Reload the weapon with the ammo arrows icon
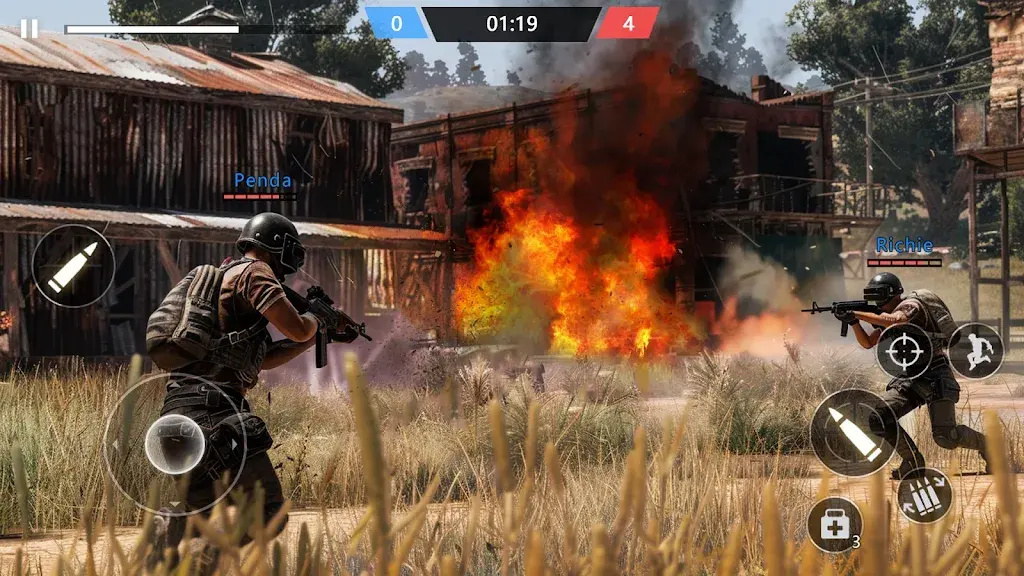 click(924, 495)
